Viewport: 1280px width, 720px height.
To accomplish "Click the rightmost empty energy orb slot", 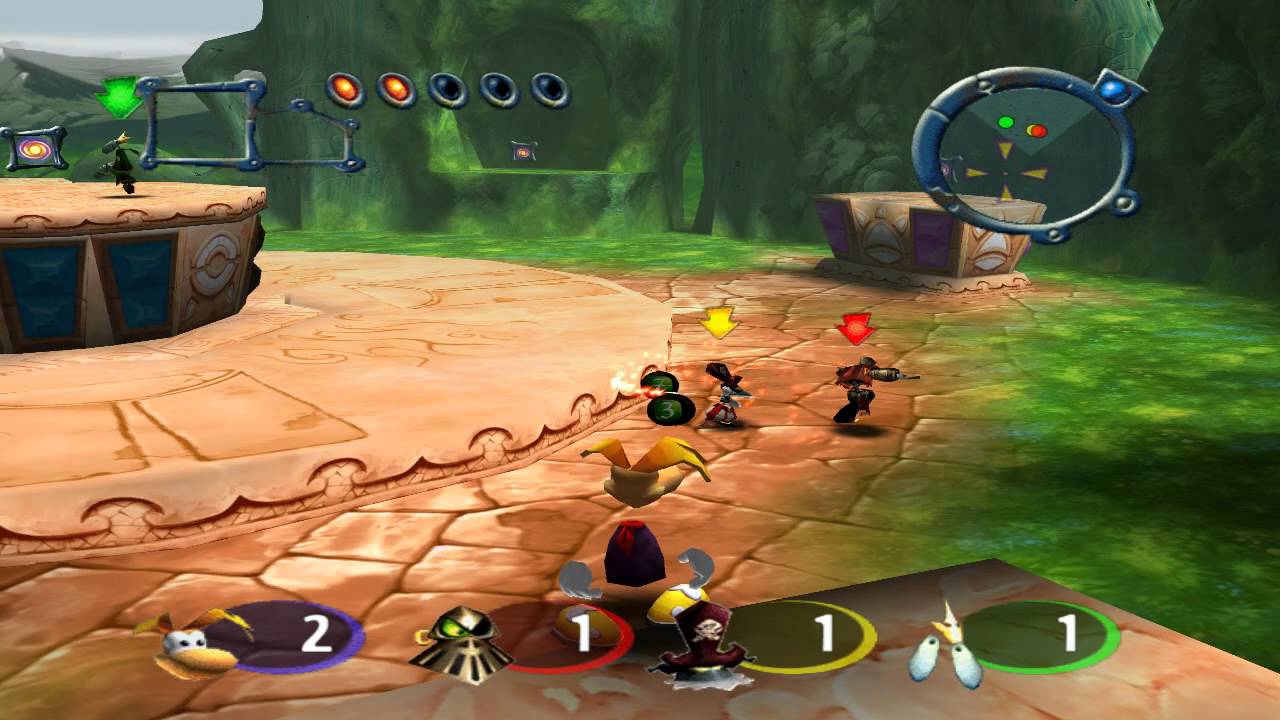I will pyautogui.click(x=548, y=88).
